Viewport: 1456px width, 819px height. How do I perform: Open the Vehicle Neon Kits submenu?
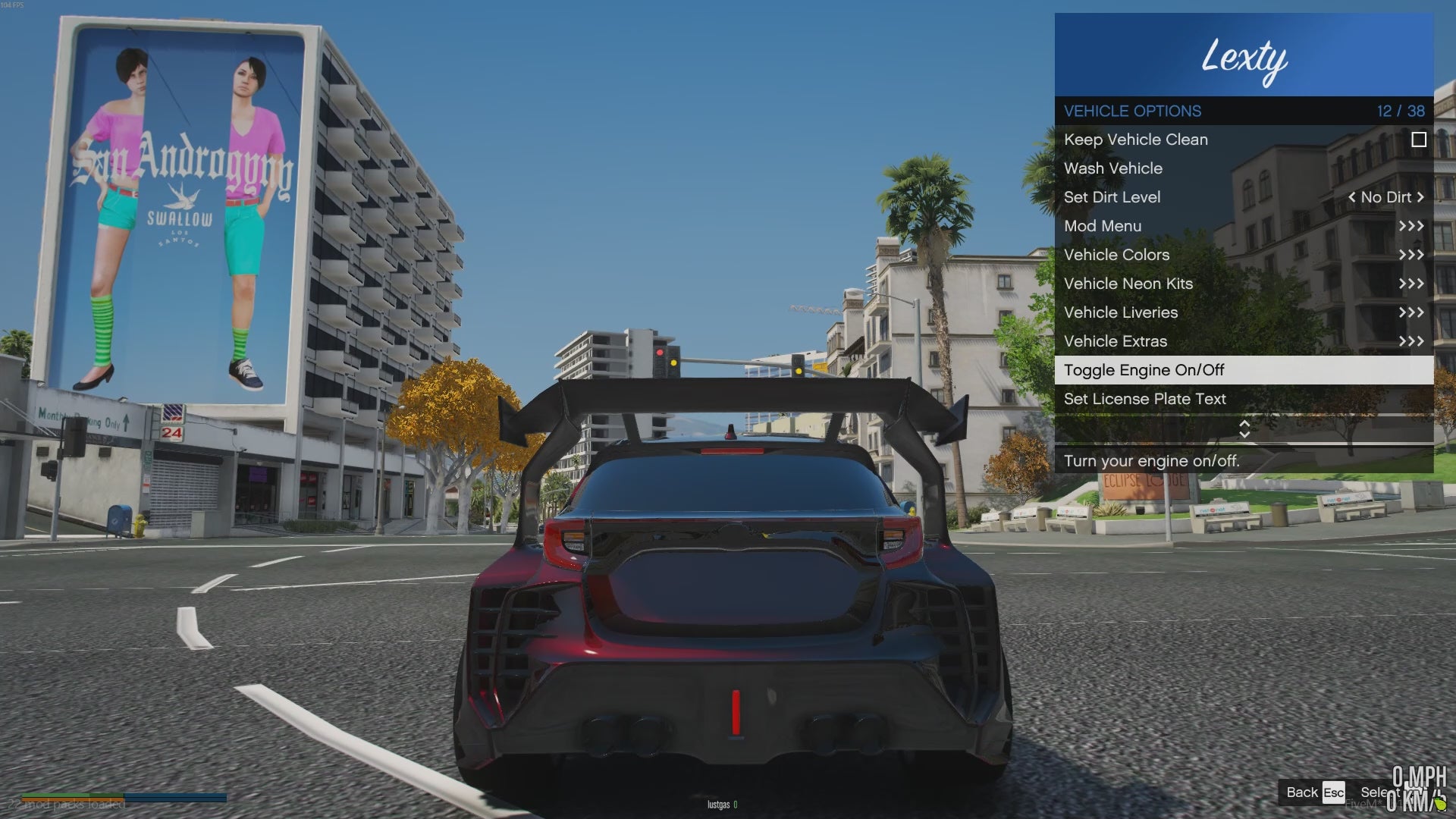point(1128,284)
